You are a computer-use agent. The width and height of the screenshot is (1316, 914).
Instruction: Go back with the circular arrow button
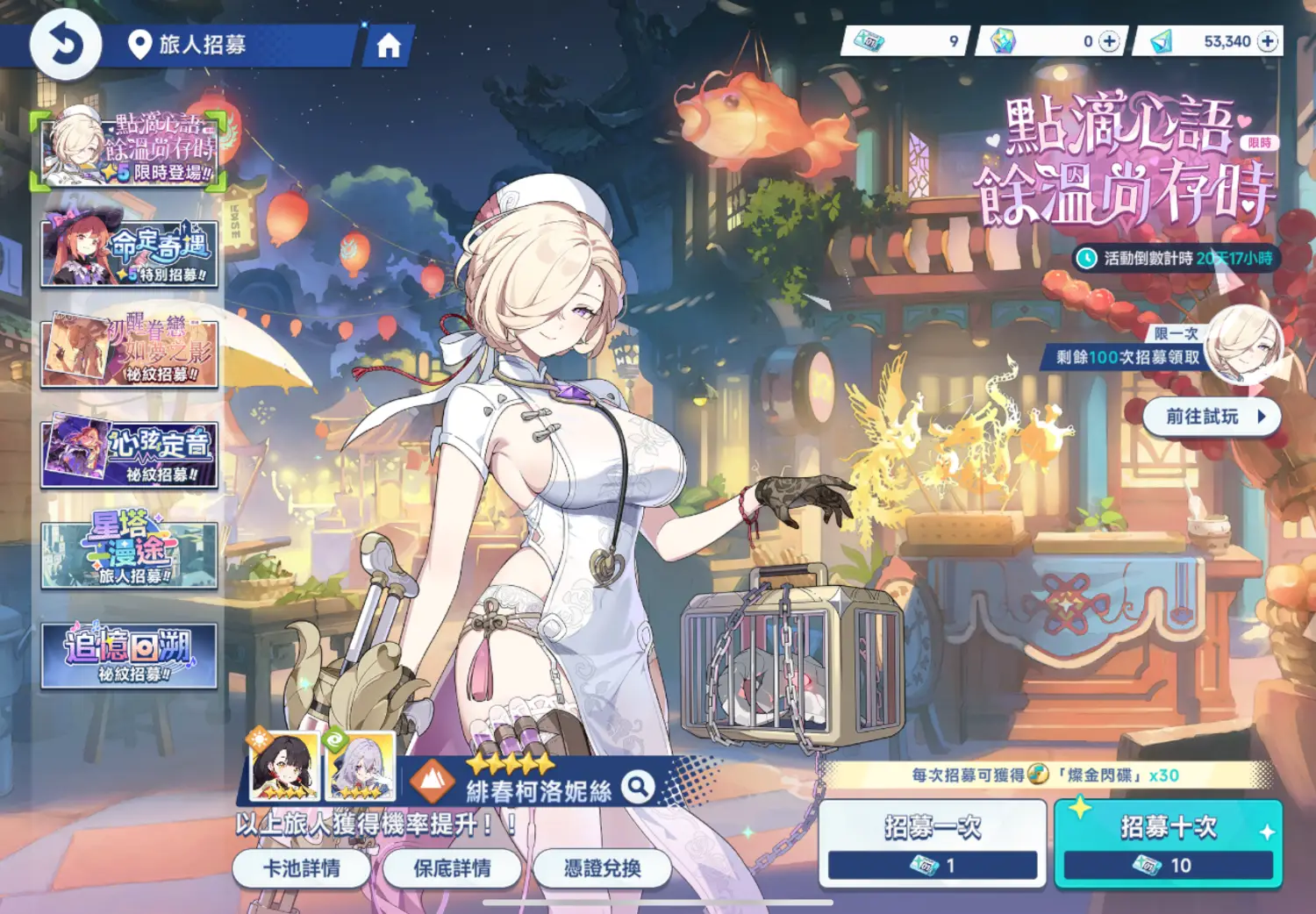(x=65, y=44)
